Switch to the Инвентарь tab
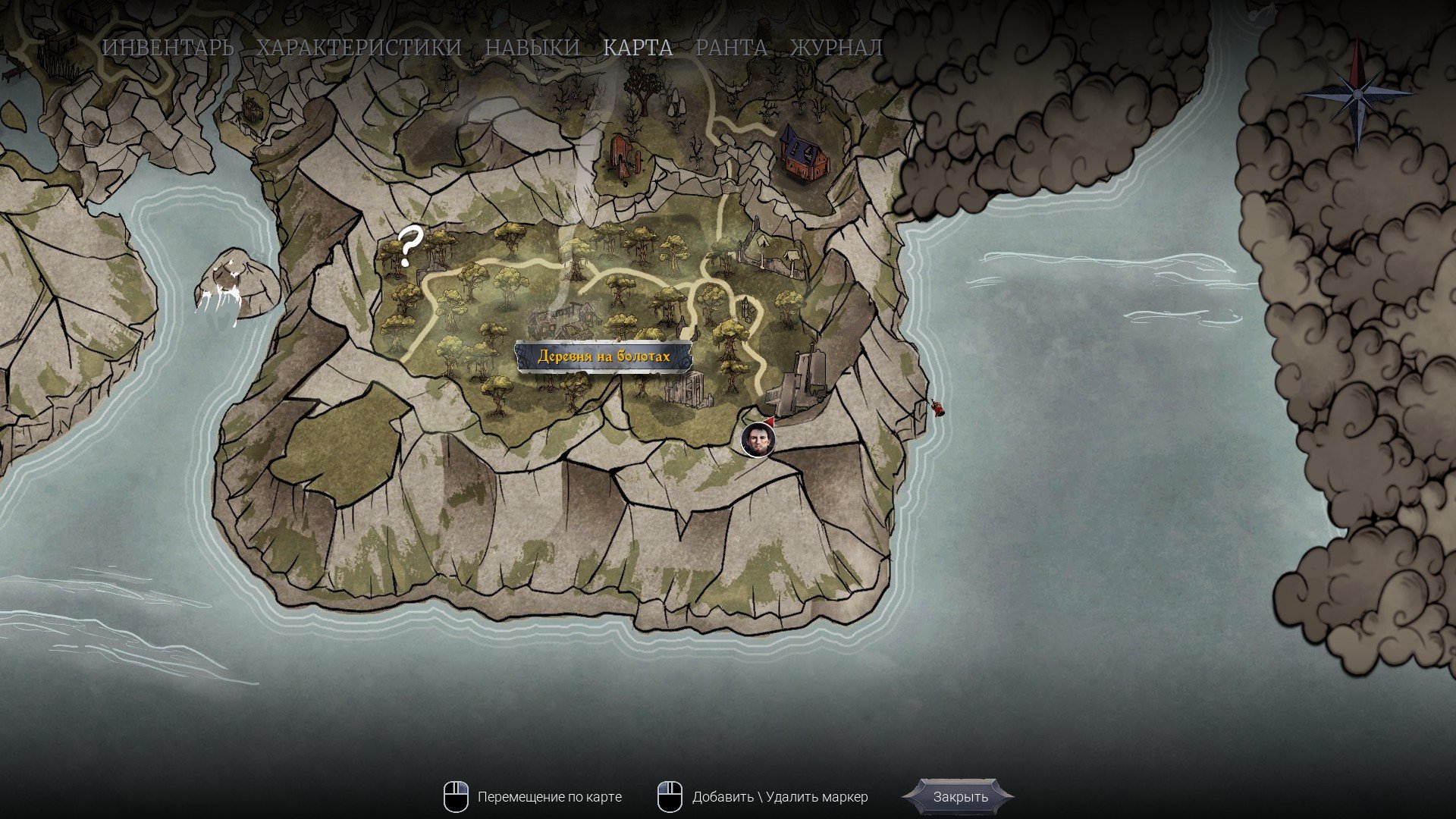Screen dimensions: 1456x819 click(x=168, y=48)
